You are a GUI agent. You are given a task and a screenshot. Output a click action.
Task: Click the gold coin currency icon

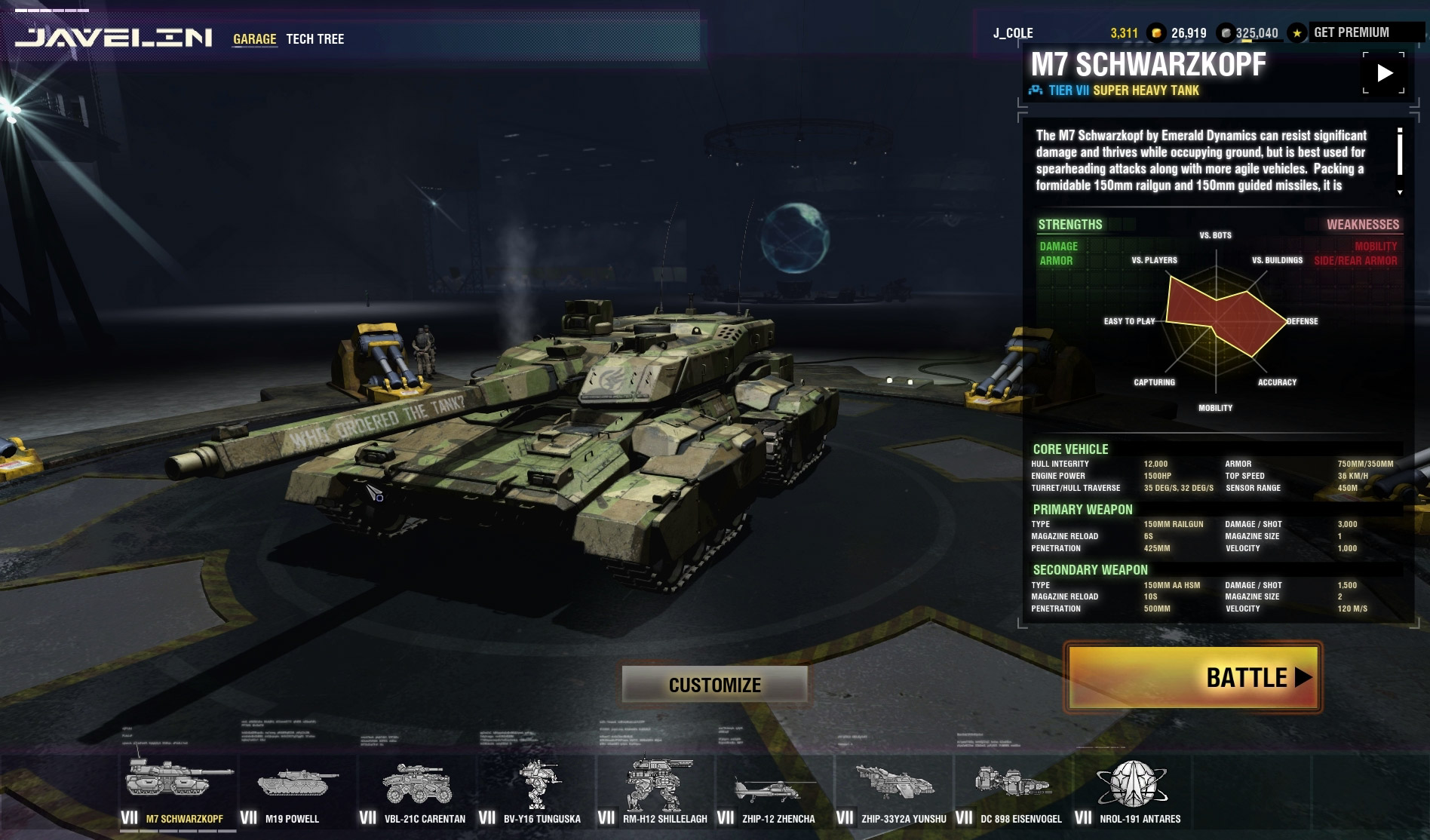click(x=1155, y=33)
